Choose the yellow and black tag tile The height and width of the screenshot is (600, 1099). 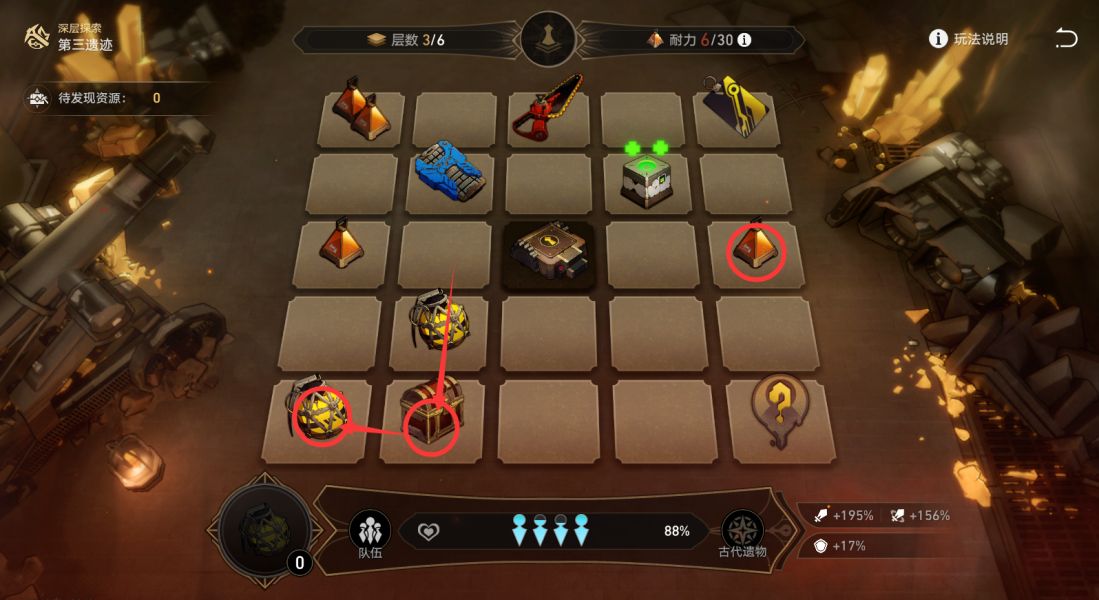pos(738,111)
